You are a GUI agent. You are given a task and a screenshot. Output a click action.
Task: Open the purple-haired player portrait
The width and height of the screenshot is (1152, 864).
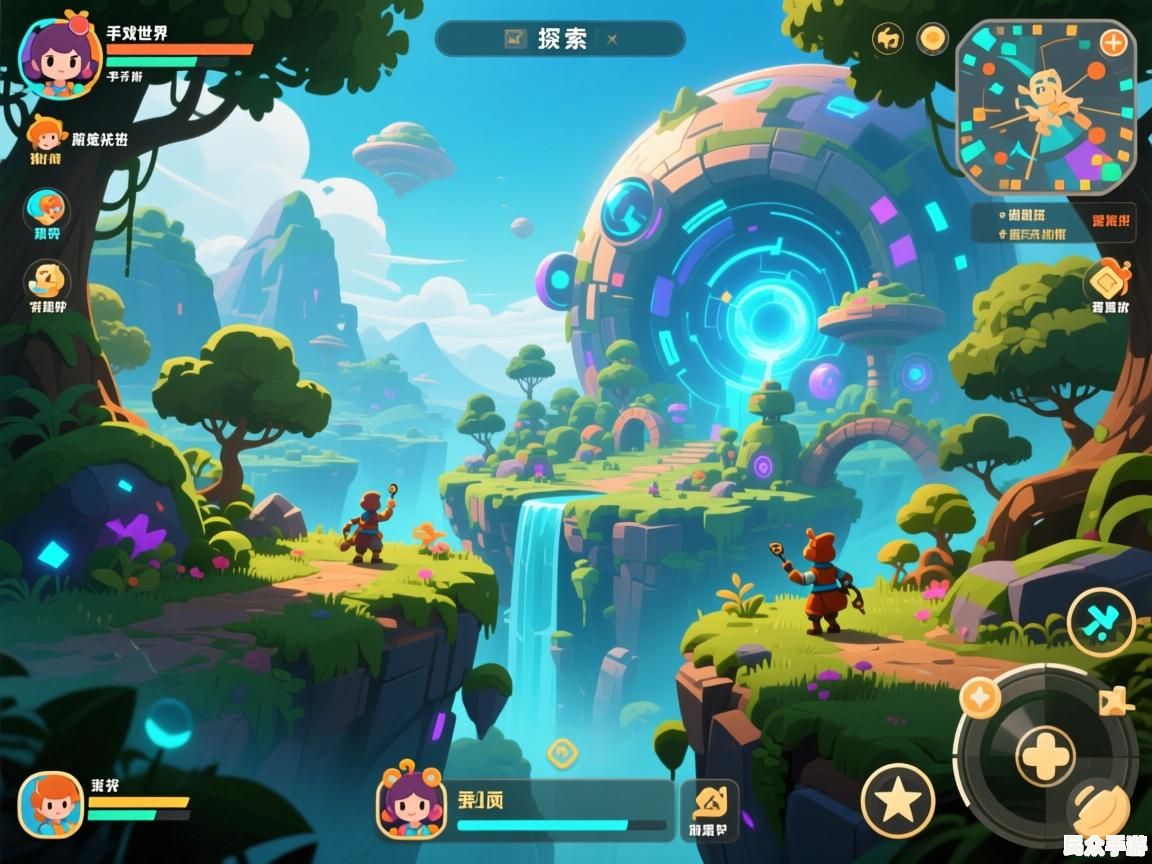(60, 55)
